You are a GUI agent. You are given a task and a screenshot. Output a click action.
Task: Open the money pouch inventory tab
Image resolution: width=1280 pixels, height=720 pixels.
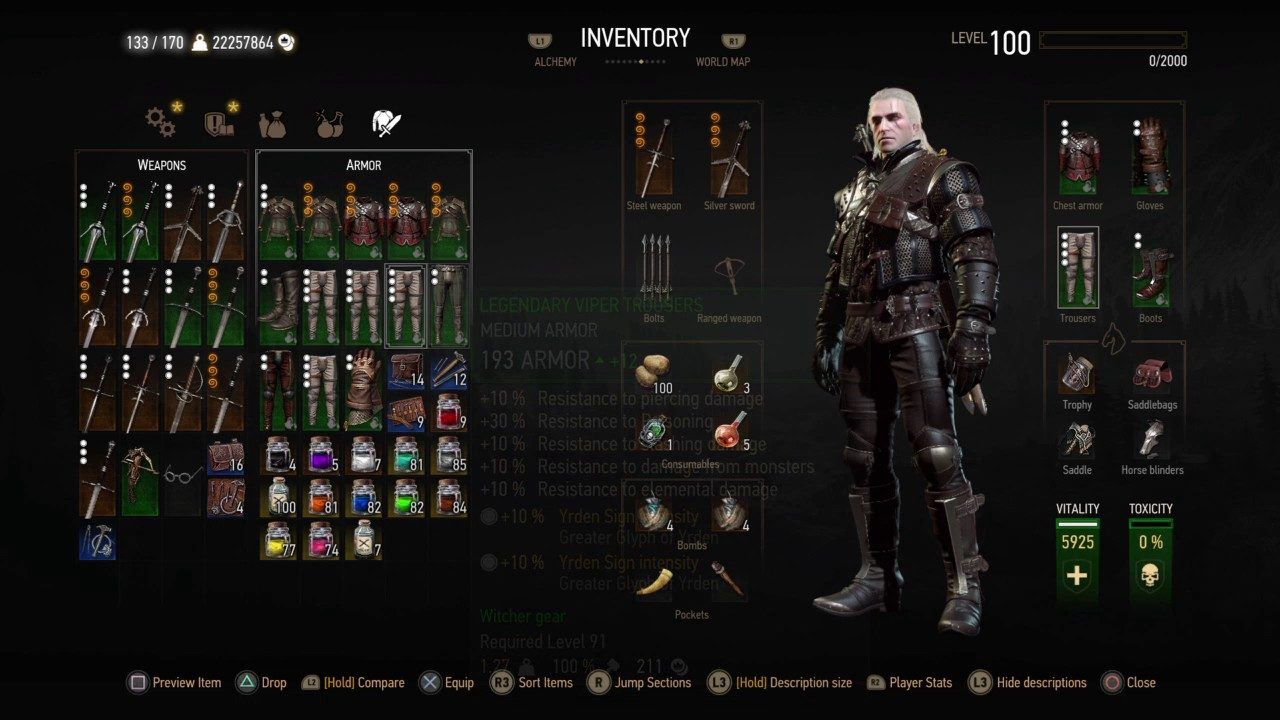point(272,123)
